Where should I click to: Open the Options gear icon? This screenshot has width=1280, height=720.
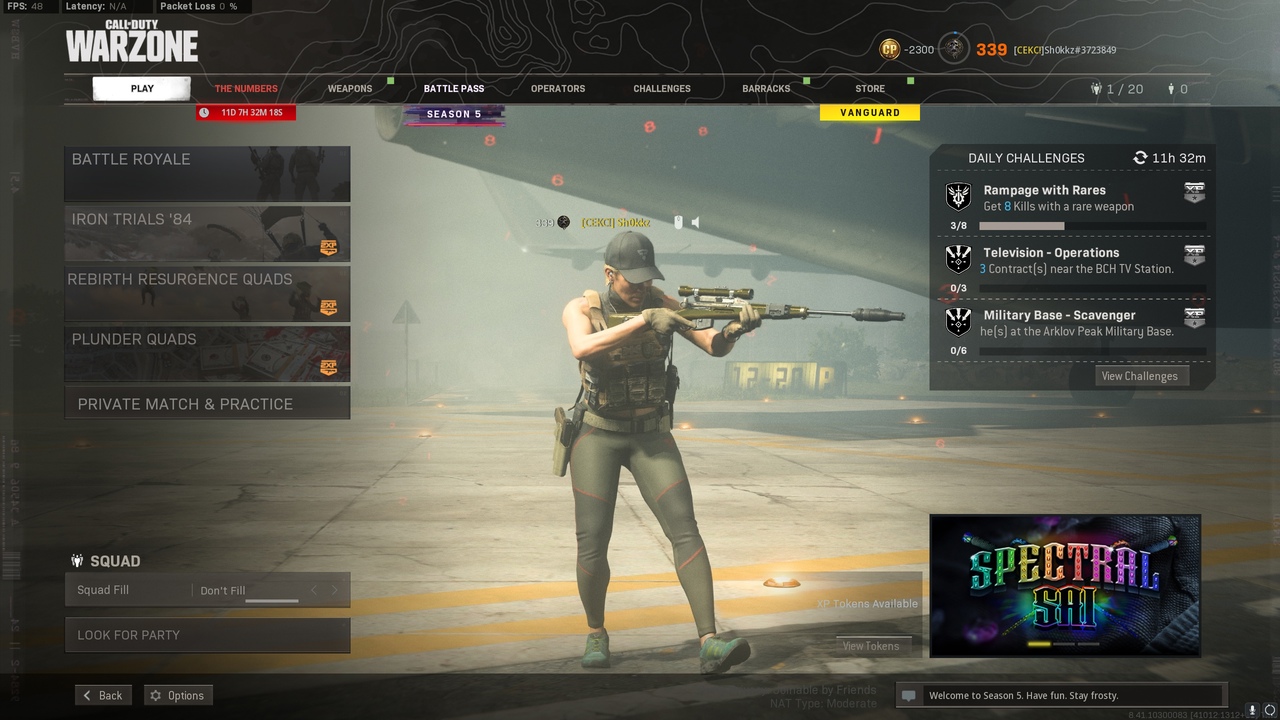(x=157, y=695)
